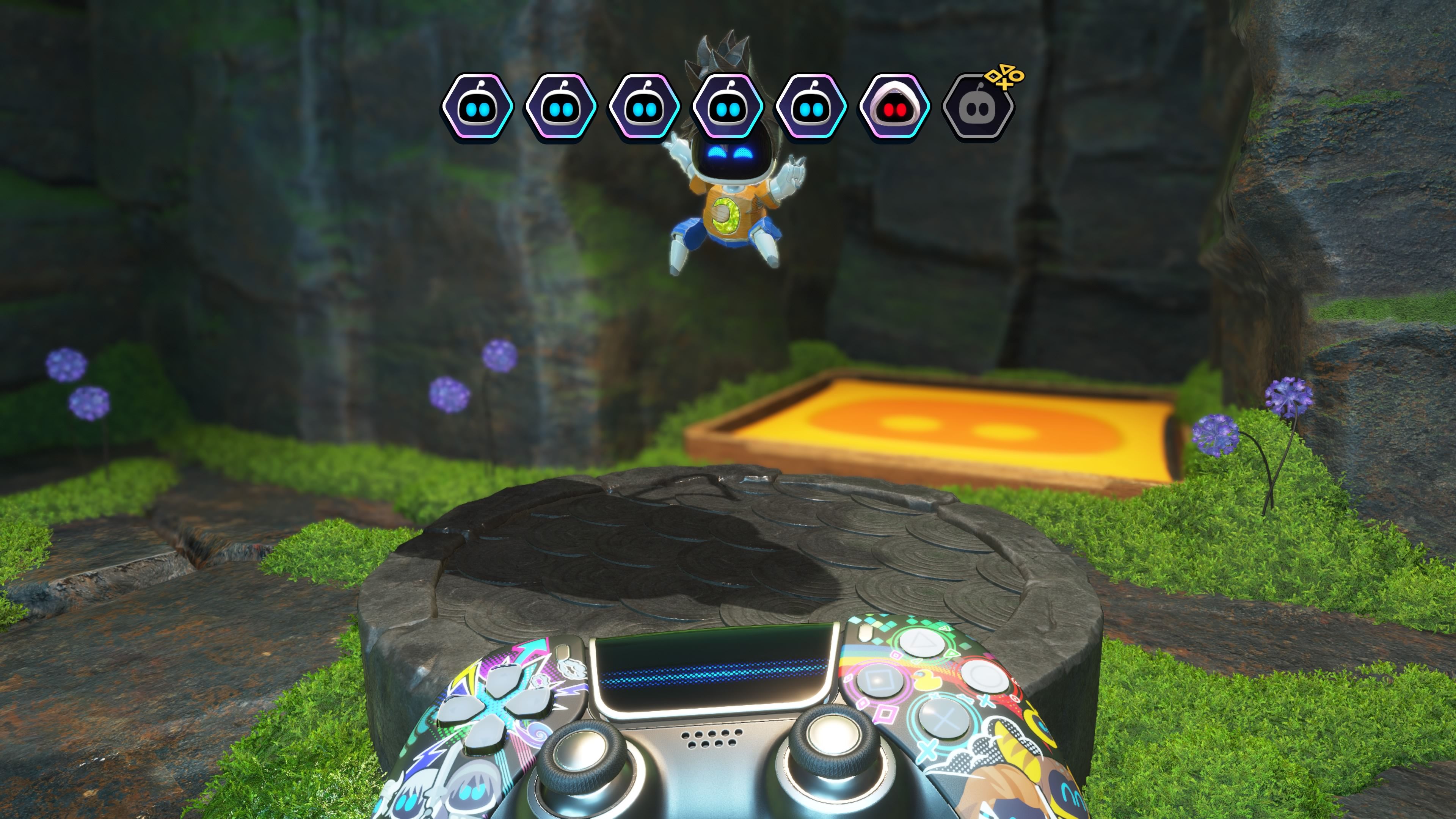Click the hooded red-eyed bot icon
The image size is (1456, 819).
coord(893,107)
